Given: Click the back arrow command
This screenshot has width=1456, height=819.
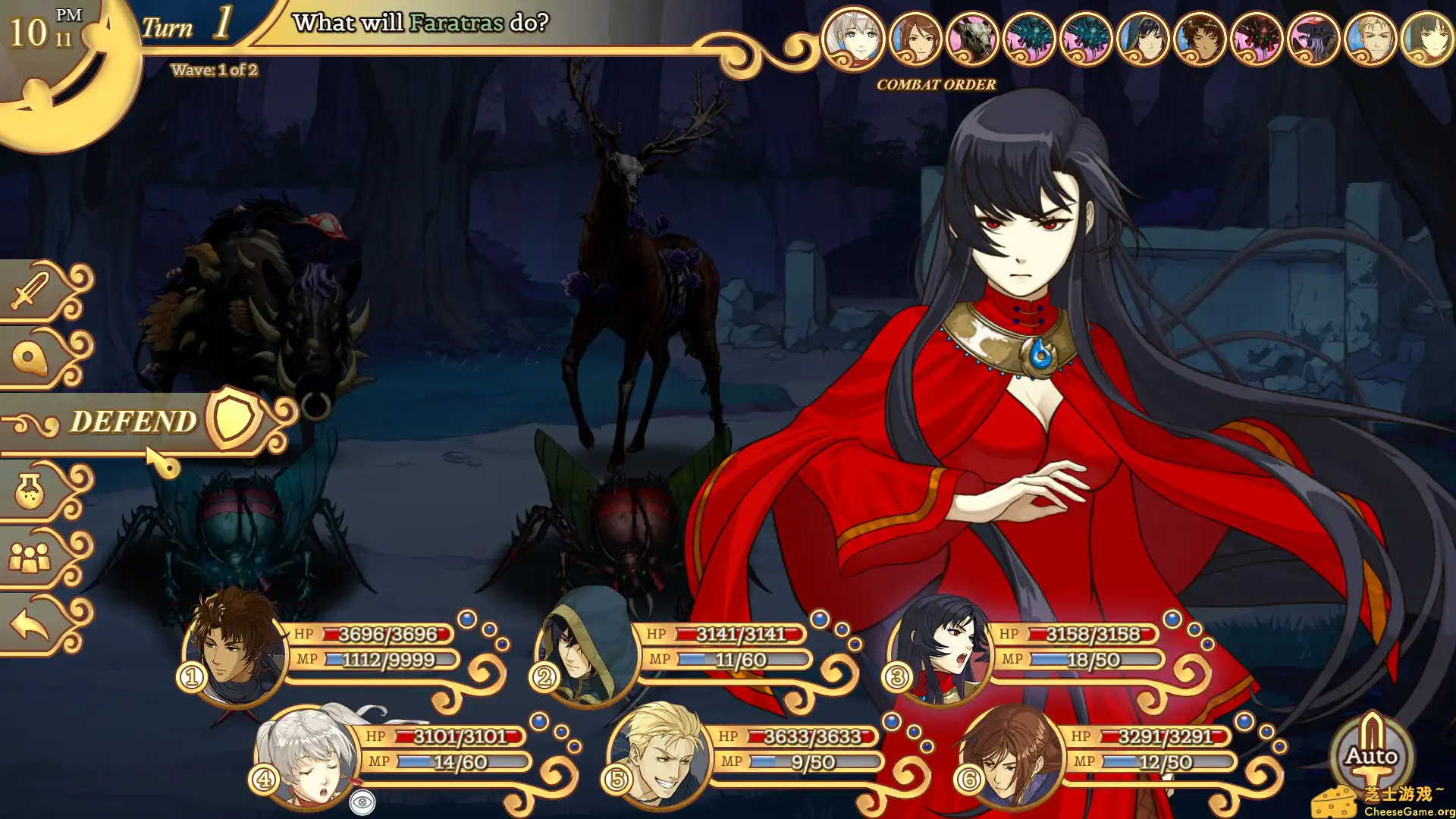Looking at the screenshot, I should (32, 626).
